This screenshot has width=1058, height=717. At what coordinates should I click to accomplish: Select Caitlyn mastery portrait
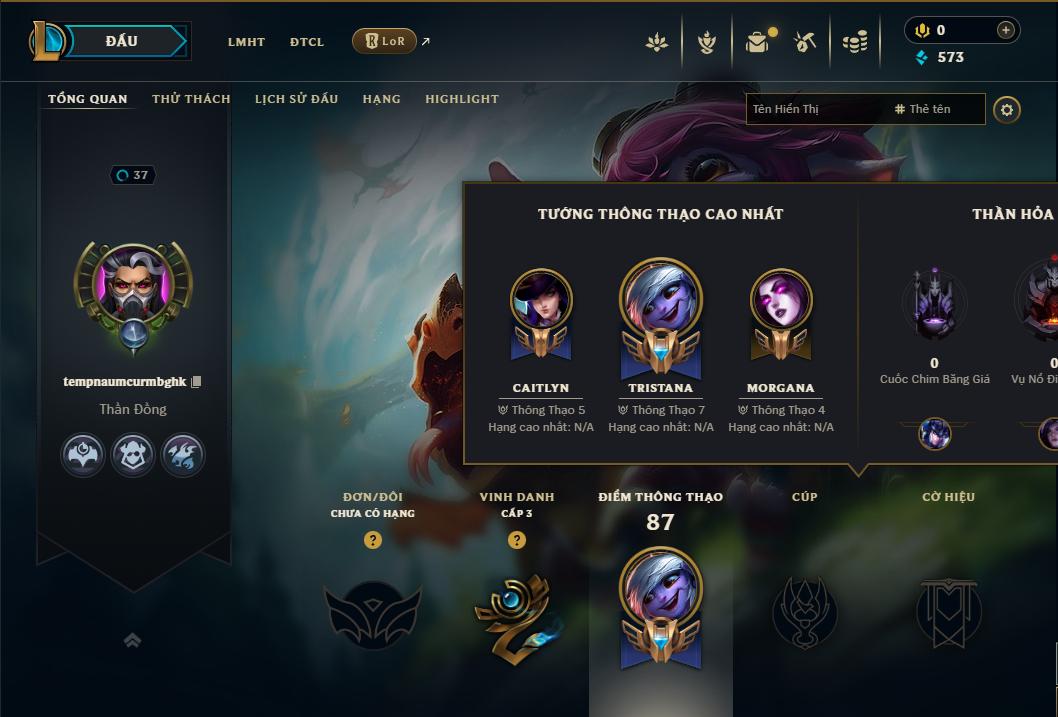click(541, 302)
